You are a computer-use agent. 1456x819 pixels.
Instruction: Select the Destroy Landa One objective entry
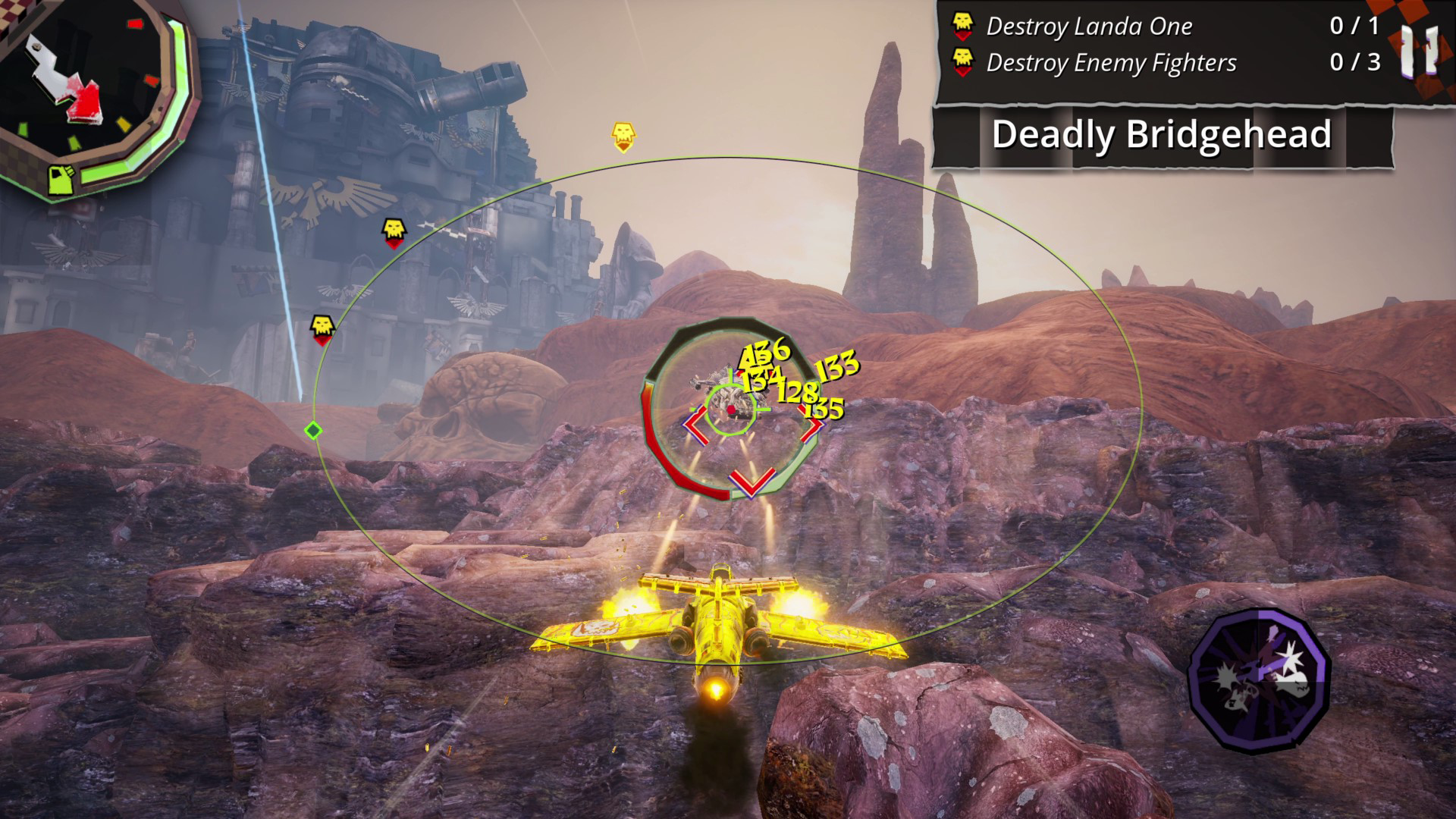[x=1088, y=27]
